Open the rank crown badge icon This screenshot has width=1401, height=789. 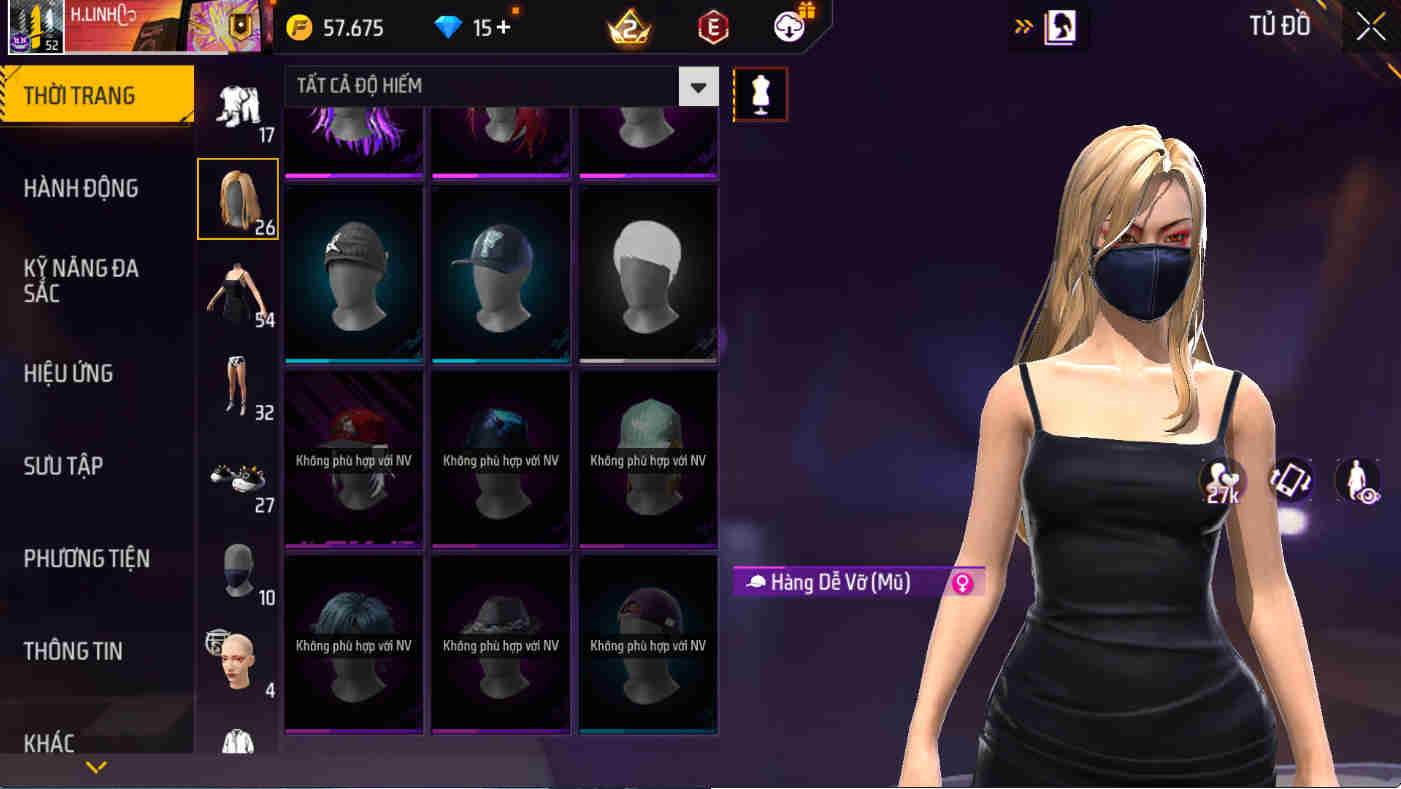(627, 28)
